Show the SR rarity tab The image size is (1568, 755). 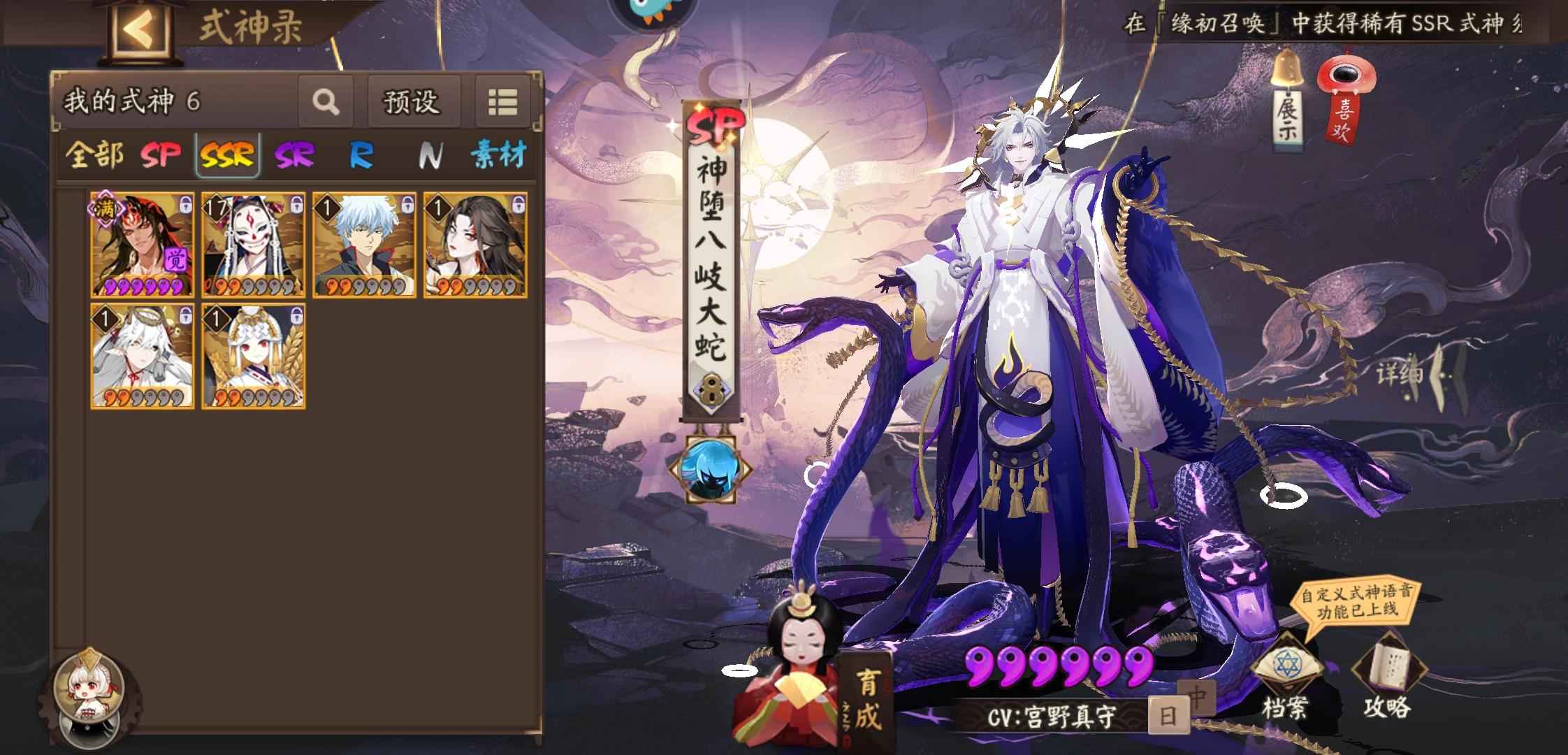coord(294,155)
